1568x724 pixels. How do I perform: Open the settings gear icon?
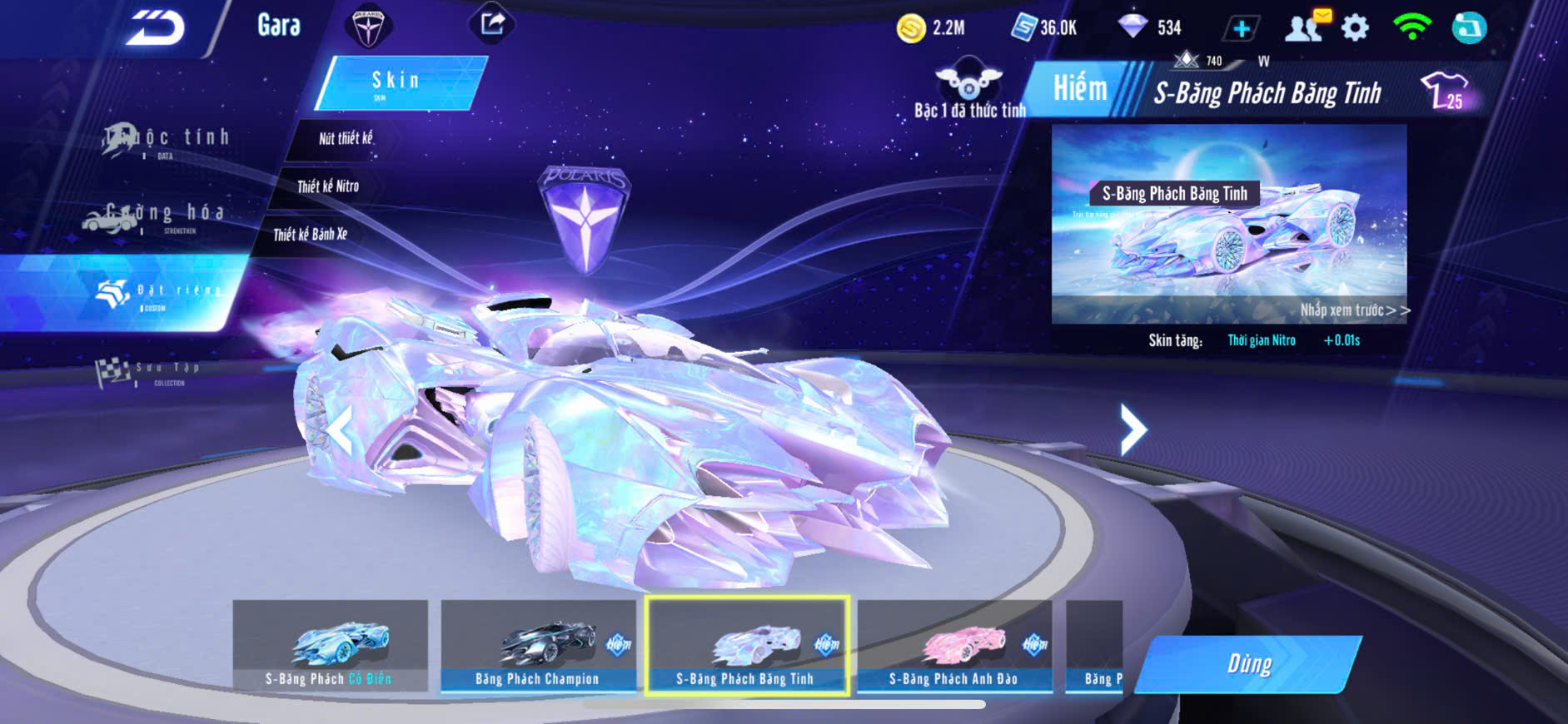(x=1355, y=28)
